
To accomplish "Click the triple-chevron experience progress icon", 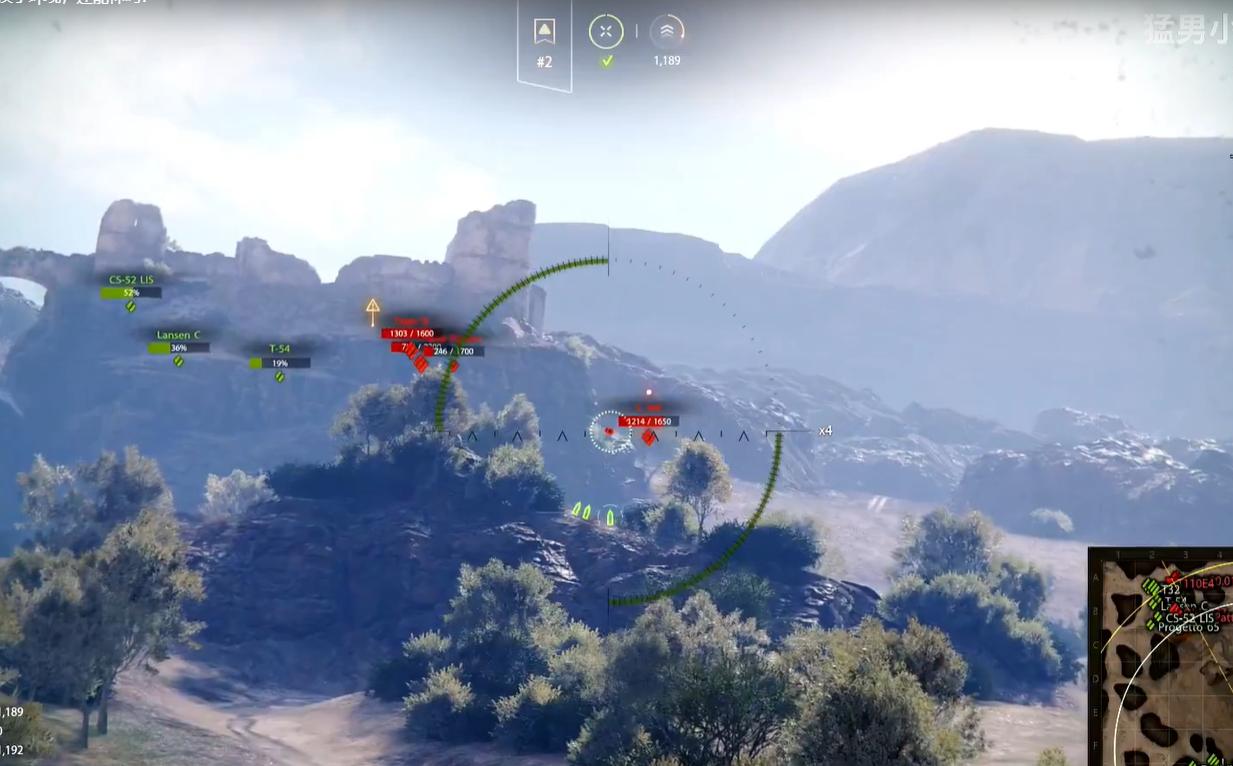I will point(667,32).
